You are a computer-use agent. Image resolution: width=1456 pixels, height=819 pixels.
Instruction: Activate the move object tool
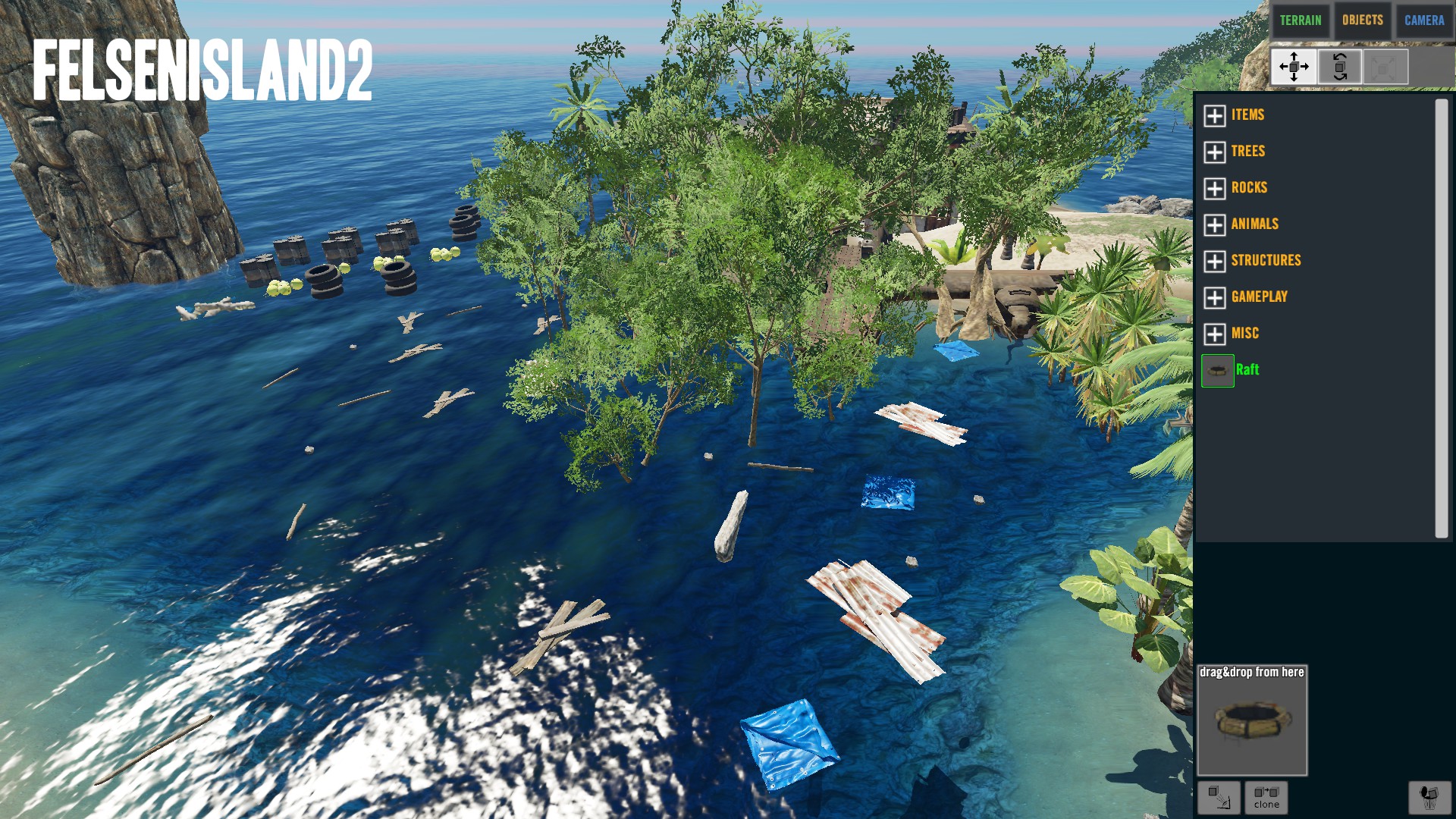pyautogui.click(x=1294, y=67)
